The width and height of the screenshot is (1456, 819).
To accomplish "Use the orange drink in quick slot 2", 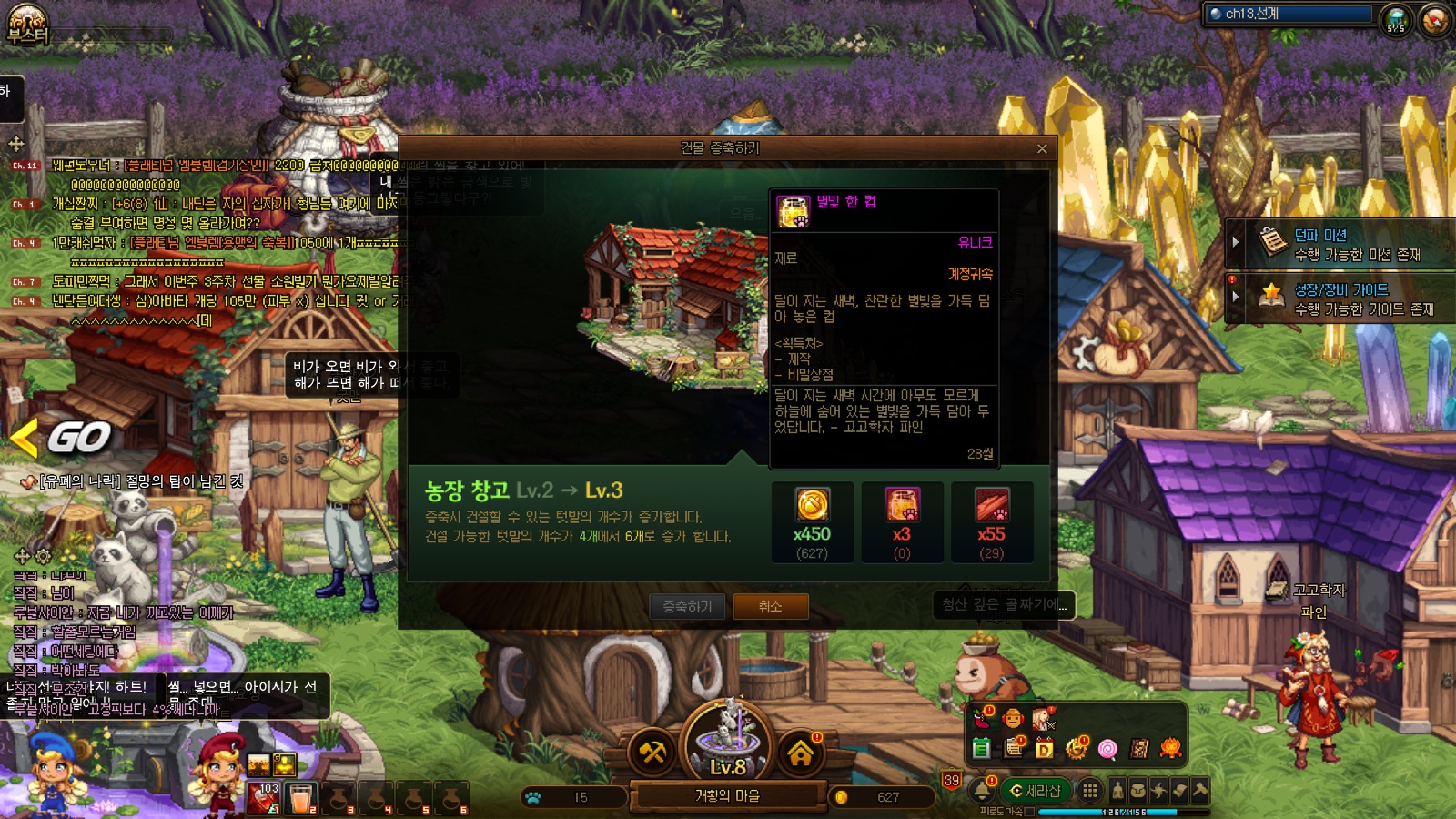I will pyautogui.click(x=301, y=798).
